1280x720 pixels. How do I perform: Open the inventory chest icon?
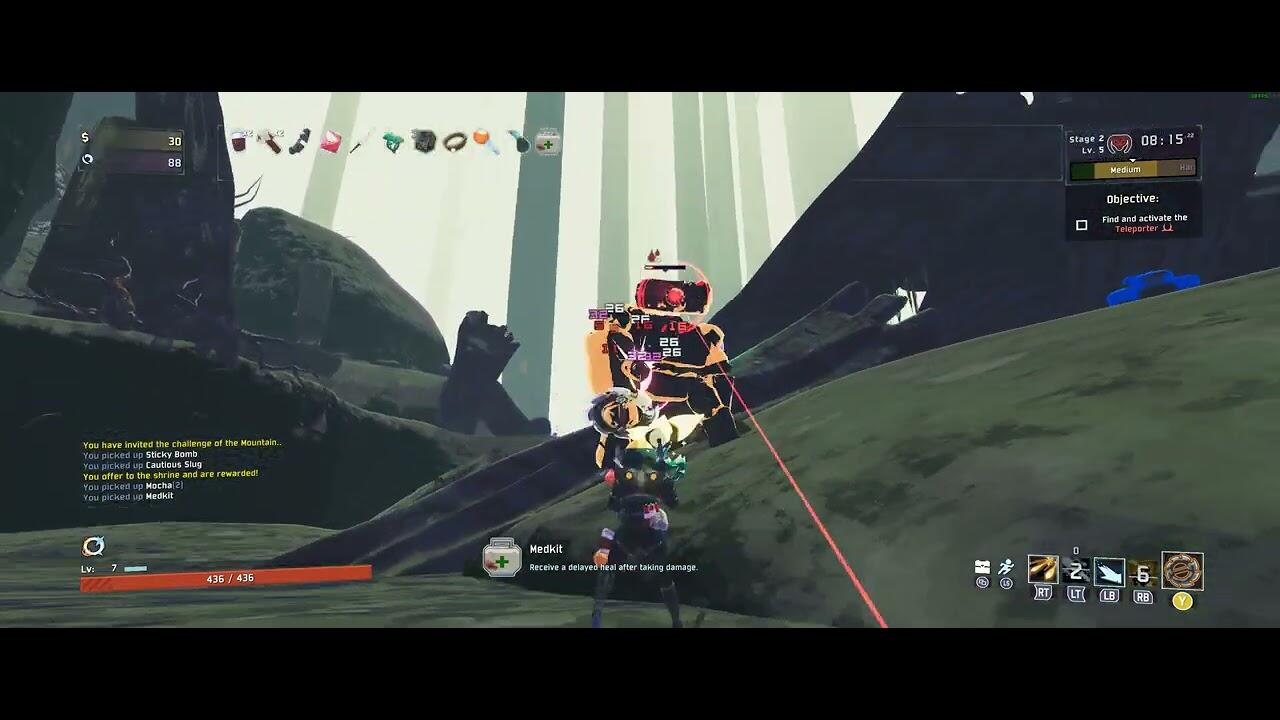[x=982, y=568]
